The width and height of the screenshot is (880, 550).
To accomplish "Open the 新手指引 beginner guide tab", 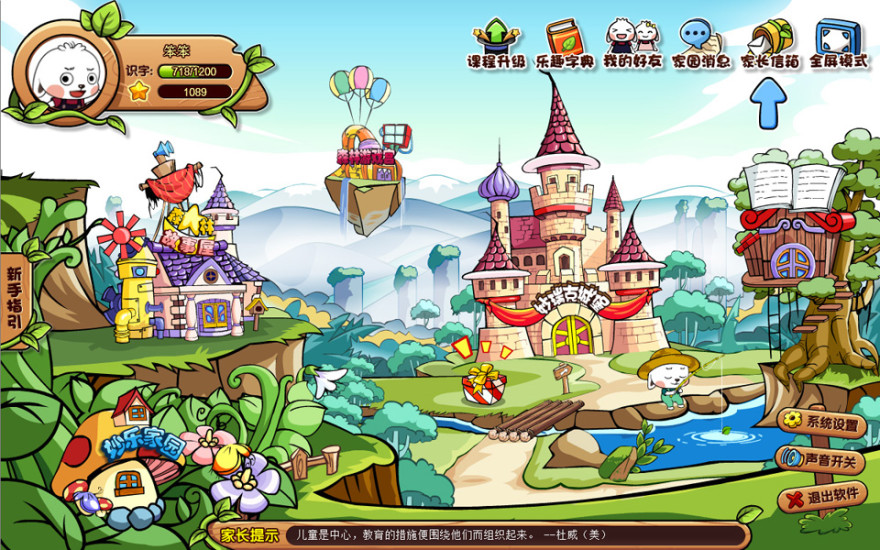I will pos(14,298).
